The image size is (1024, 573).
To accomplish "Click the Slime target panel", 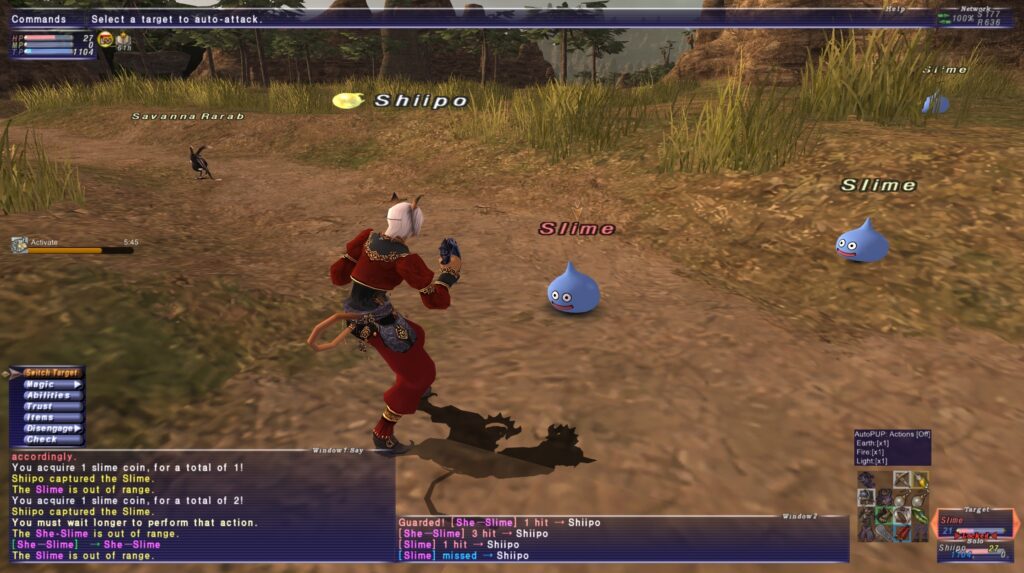I will point(975,525).
